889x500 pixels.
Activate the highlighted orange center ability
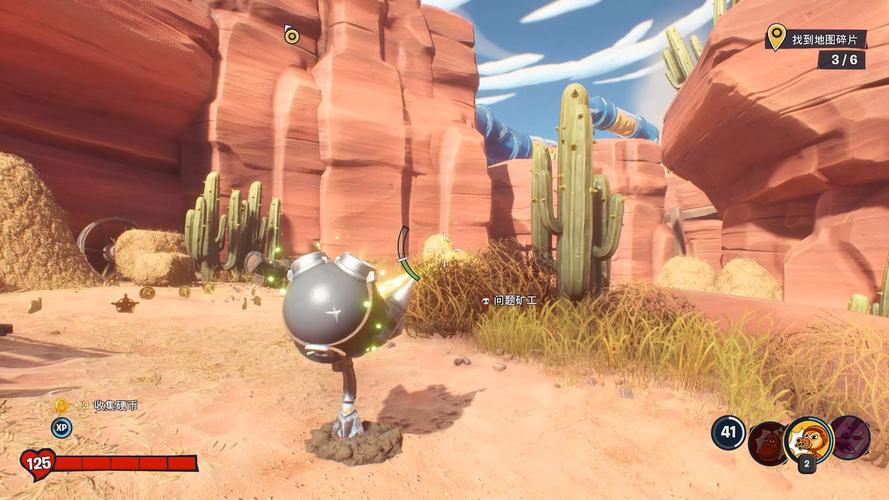coord(808,439)
